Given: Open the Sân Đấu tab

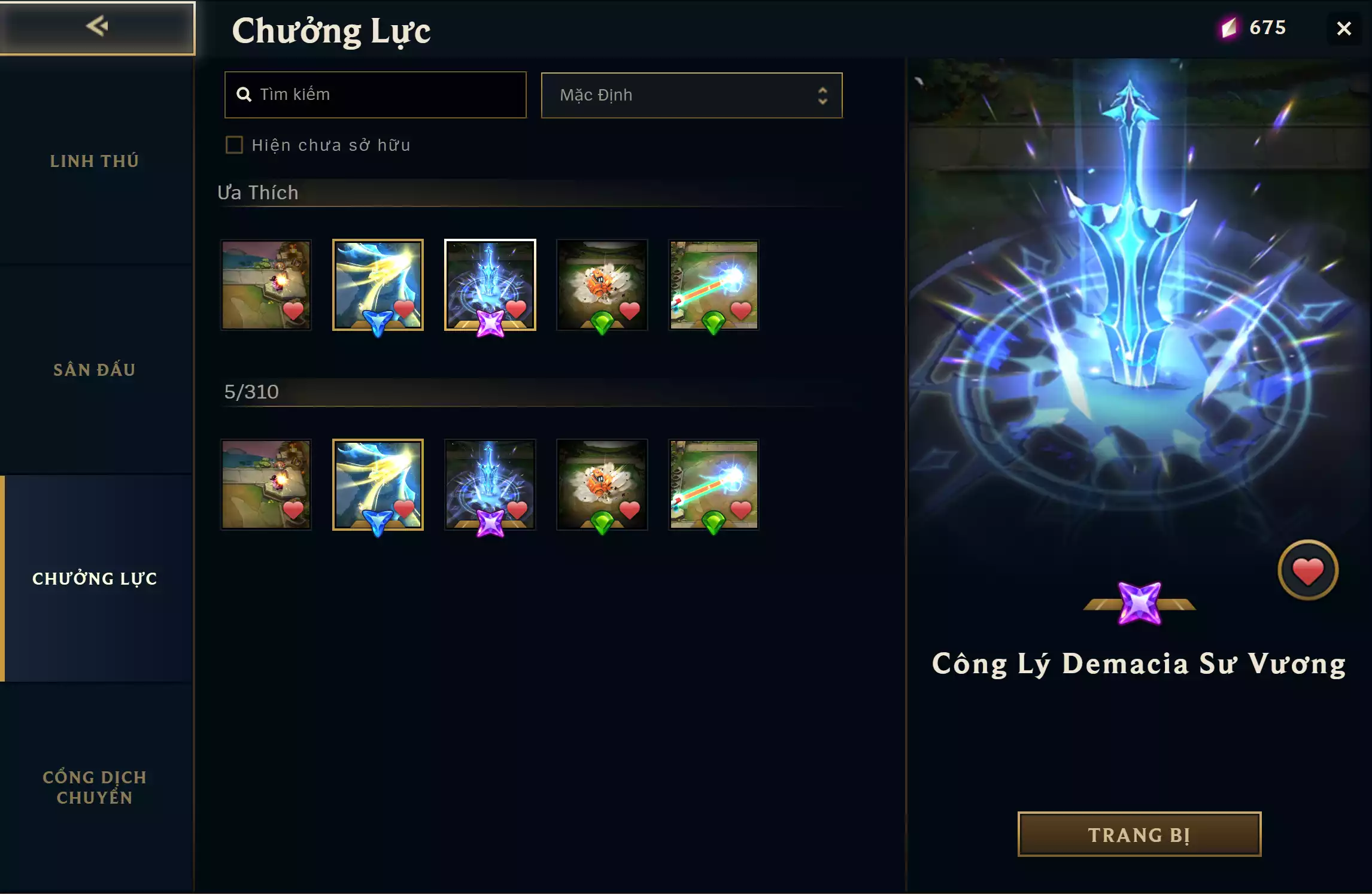Looking at the screenshot, I should tap(95, 370).
